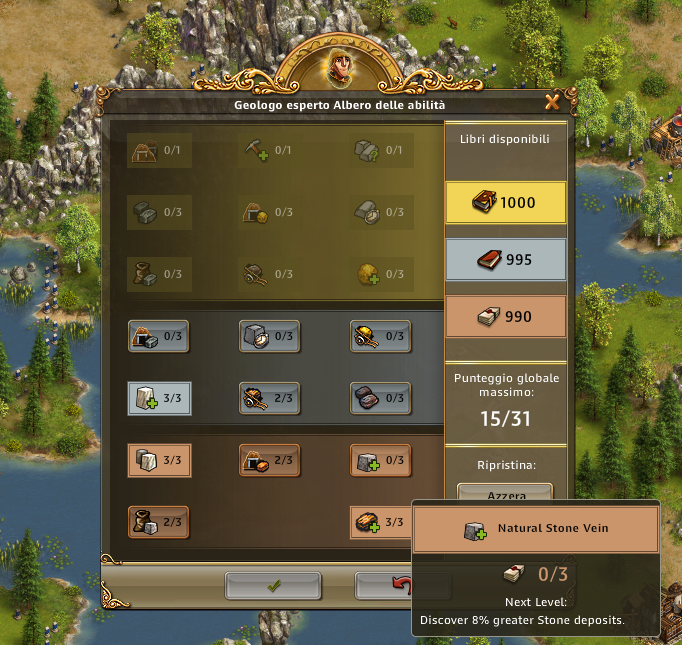The image size is (682, 645).
Task: Select the dark ore pile skill at 0/3
Action: coord(380,398)
